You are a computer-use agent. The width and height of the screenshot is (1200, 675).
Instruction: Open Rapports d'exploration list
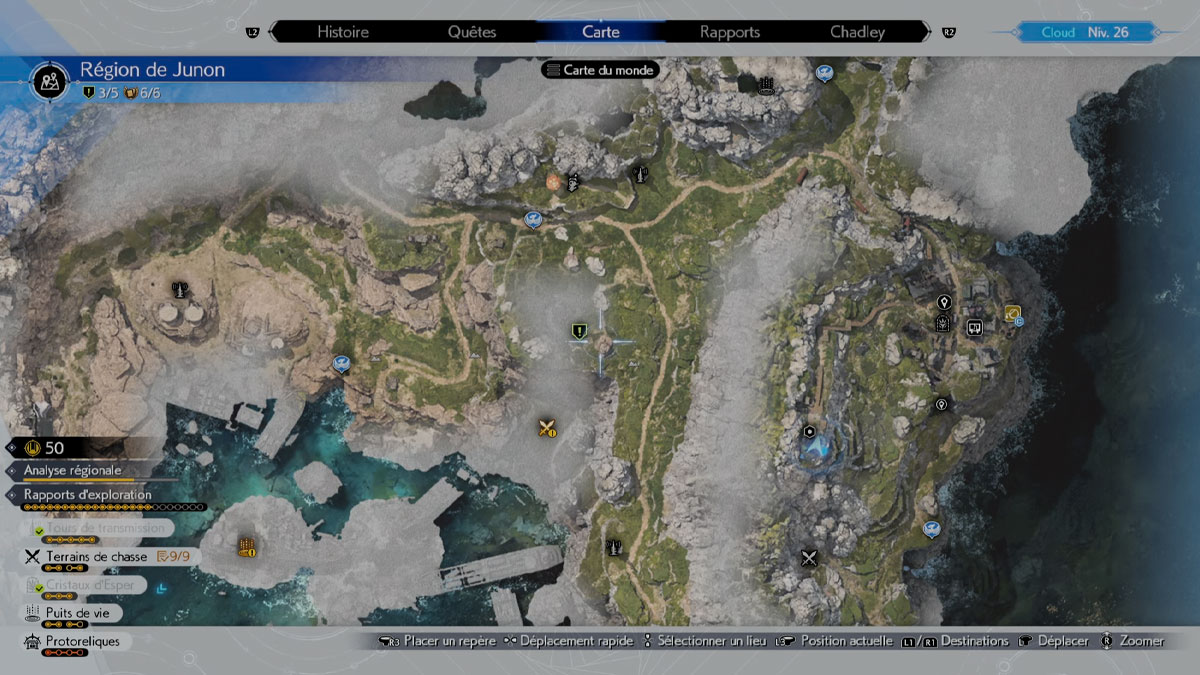[x=88, y=495]
